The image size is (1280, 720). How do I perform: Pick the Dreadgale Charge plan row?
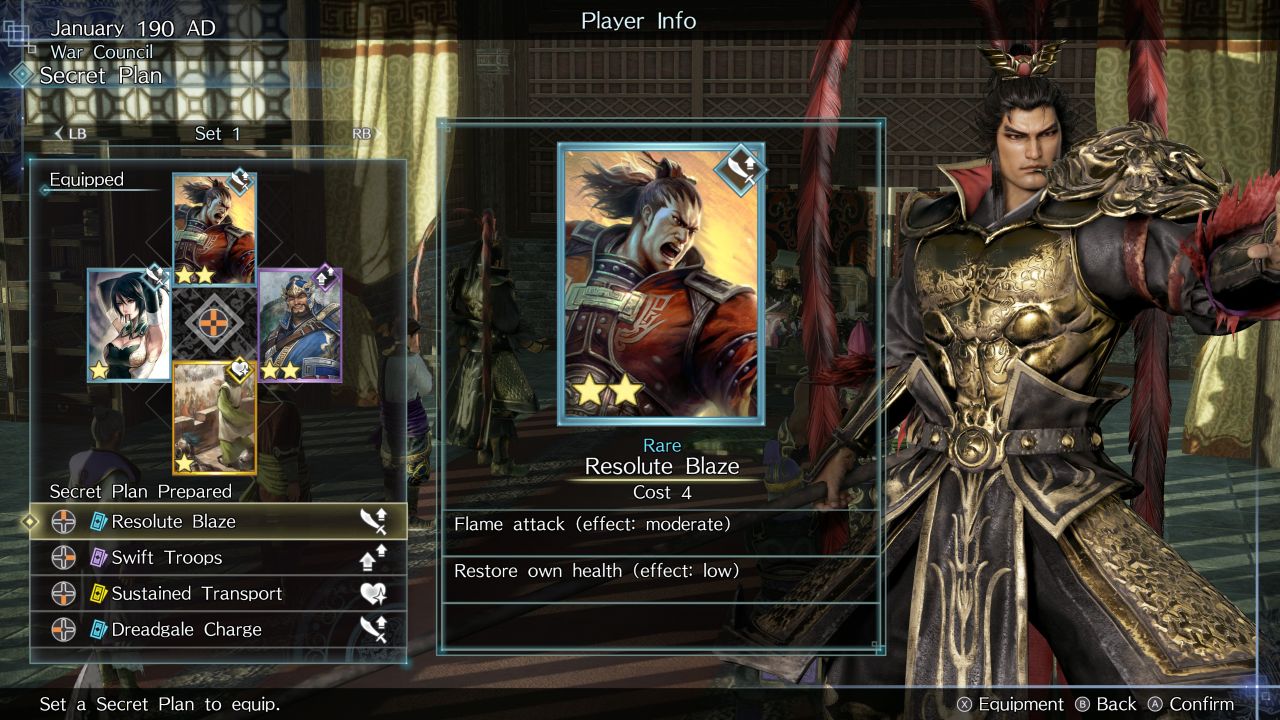coord(218,629)
